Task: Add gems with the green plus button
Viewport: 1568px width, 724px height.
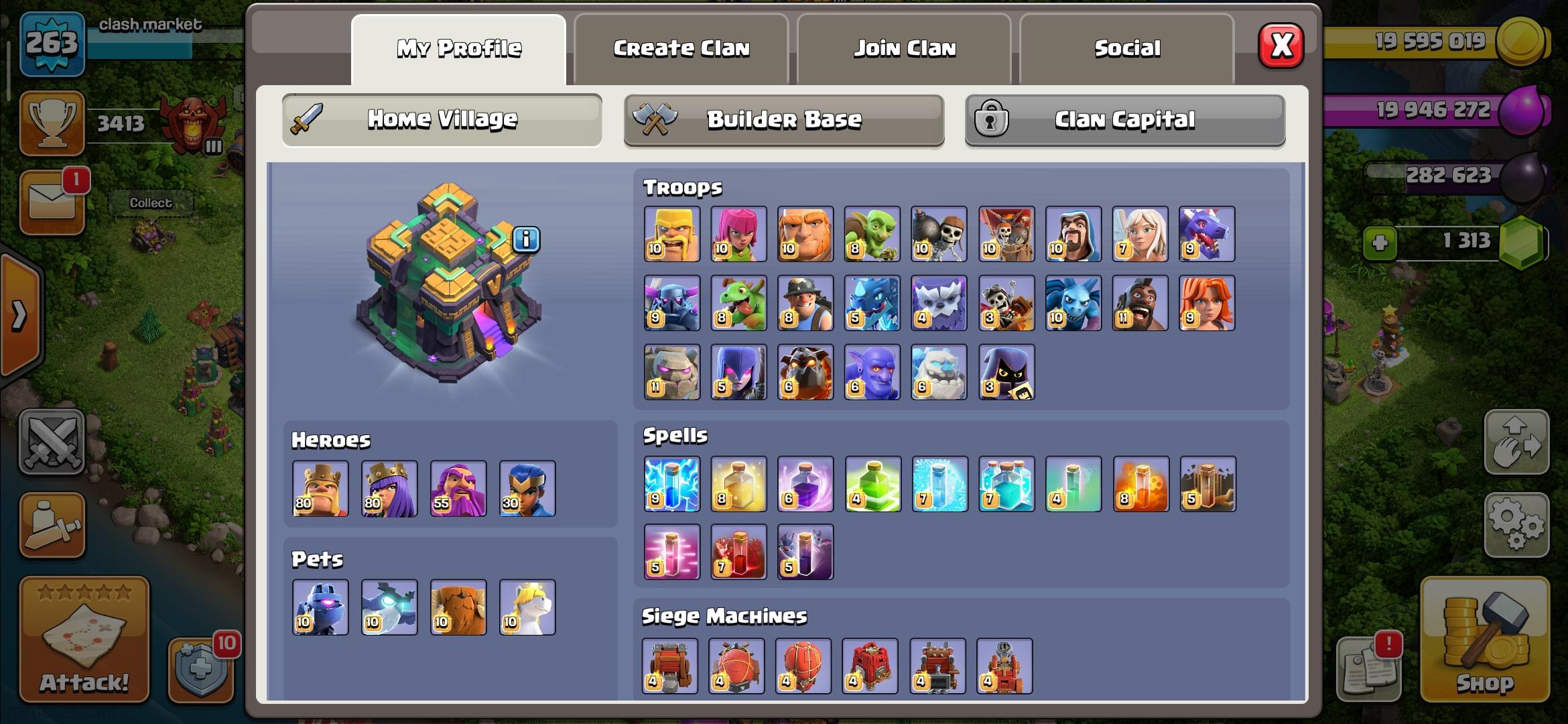Action: click(x=1380, y=242)
